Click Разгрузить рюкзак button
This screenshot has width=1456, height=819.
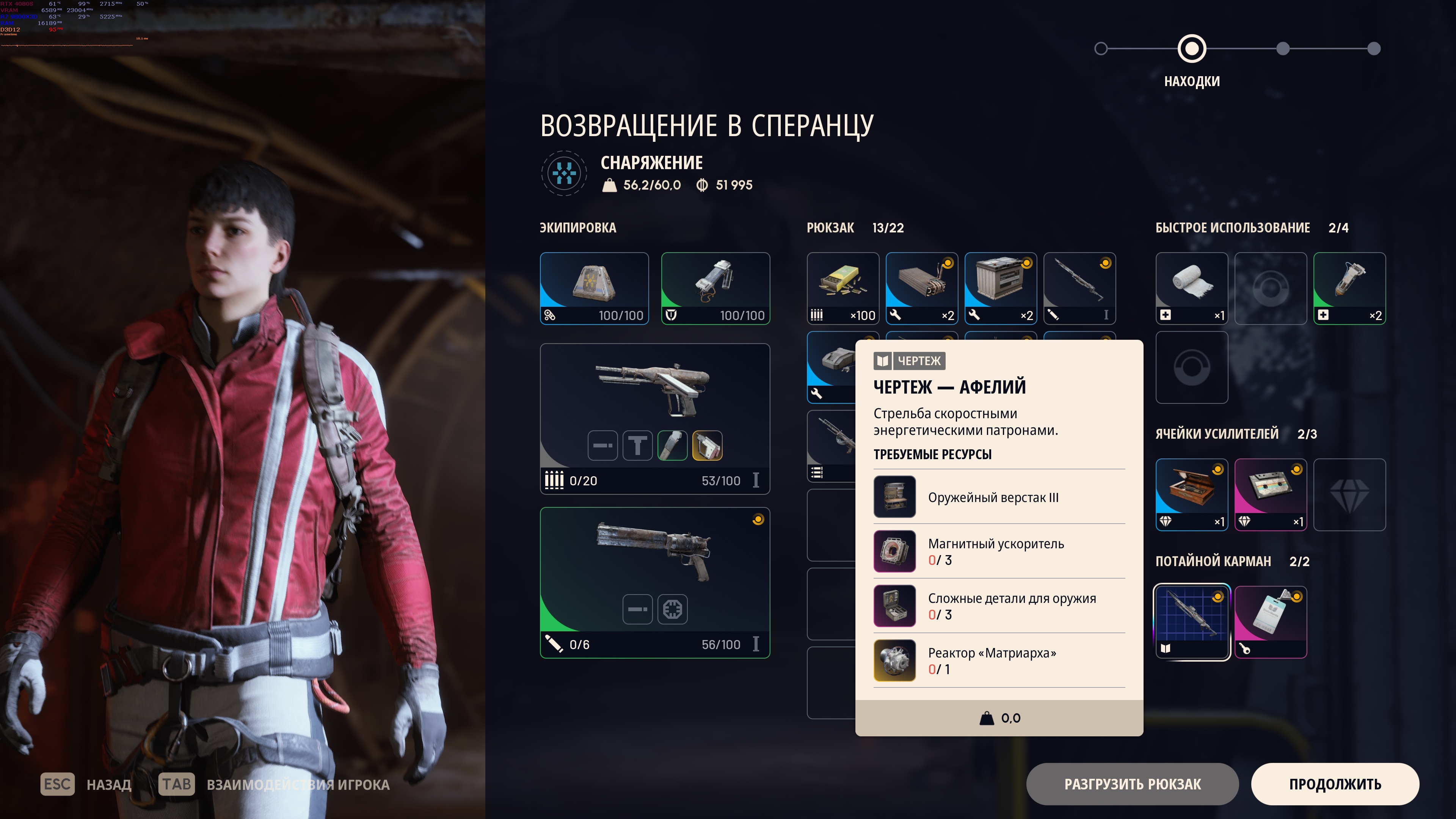pos(1132,784)
